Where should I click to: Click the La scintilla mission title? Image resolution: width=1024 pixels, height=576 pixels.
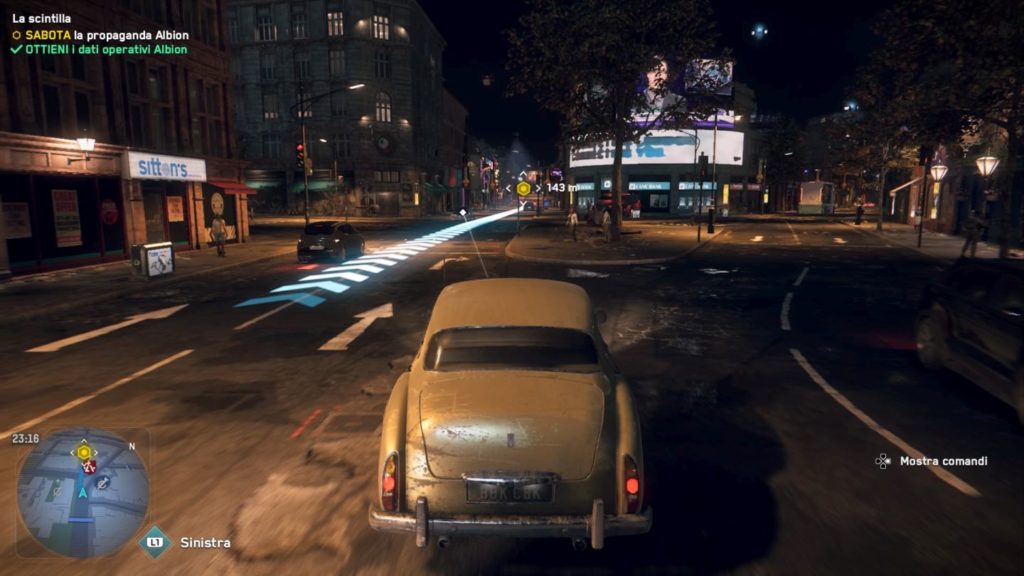tap(41, 19)
